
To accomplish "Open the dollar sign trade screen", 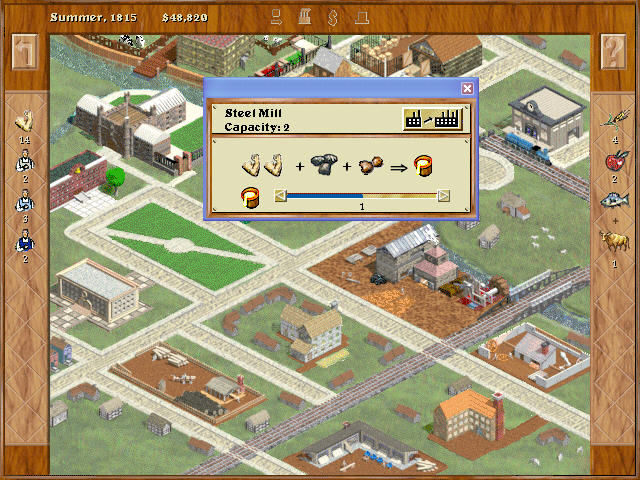I will coord(333,17).
